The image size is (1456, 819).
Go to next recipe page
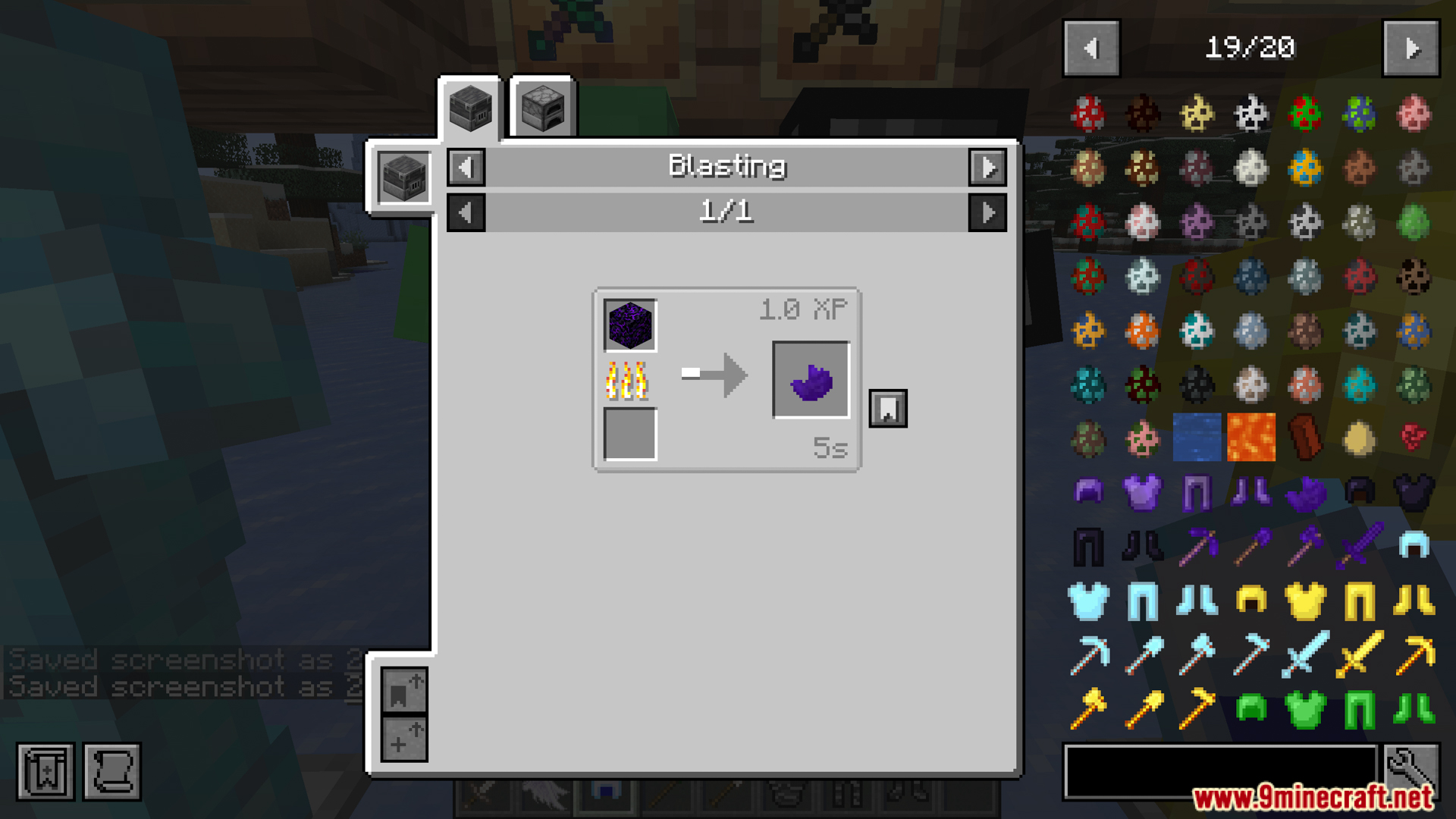987,212
